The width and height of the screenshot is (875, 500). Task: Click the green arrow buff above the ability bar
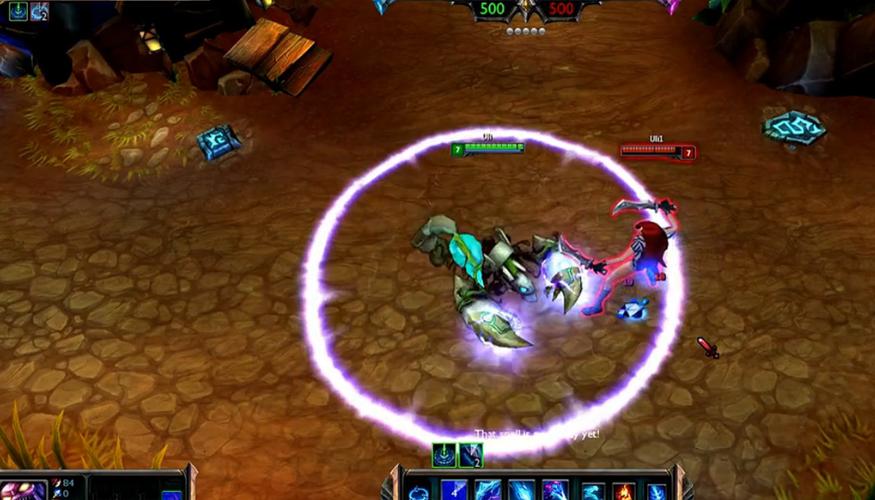(x=444, y=455)
